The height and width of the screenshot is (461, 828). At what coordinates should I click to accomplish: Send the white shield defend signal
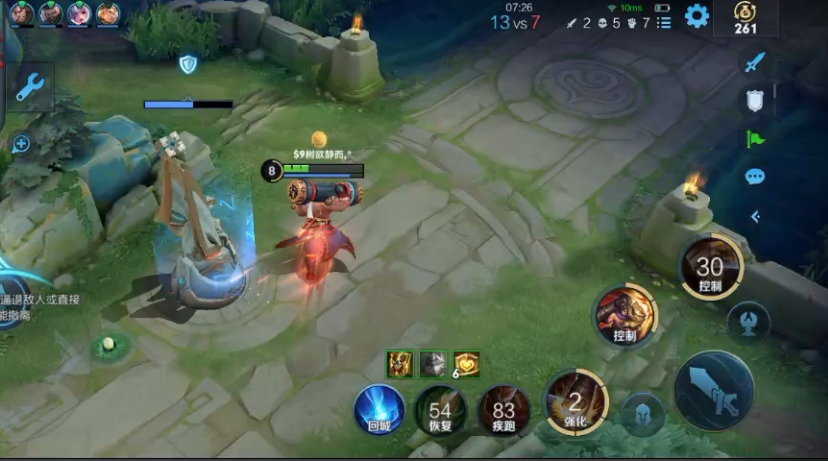click(755, 100)
